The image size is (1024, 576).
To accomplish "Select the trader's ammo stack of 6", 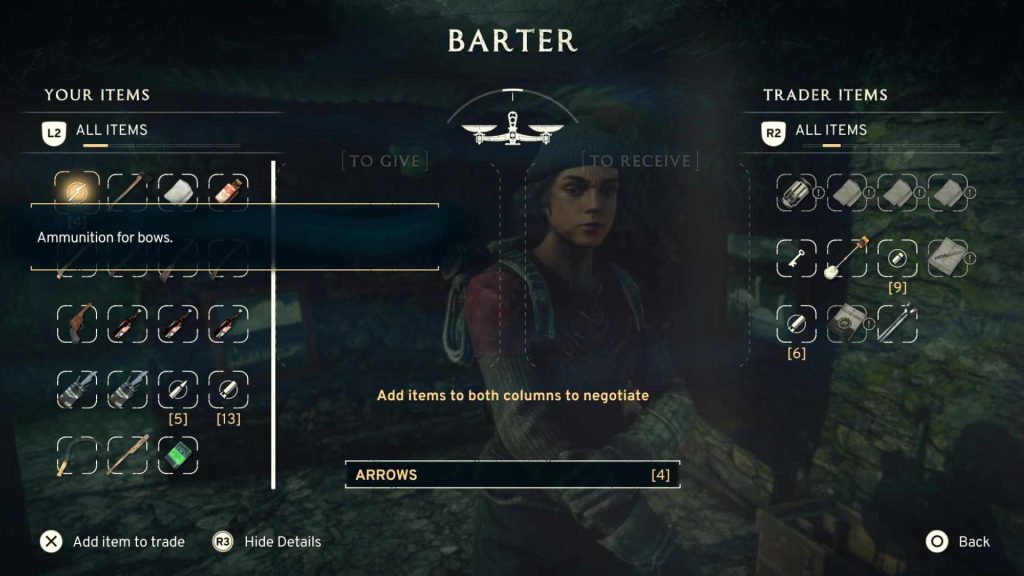I will point(796,324).
